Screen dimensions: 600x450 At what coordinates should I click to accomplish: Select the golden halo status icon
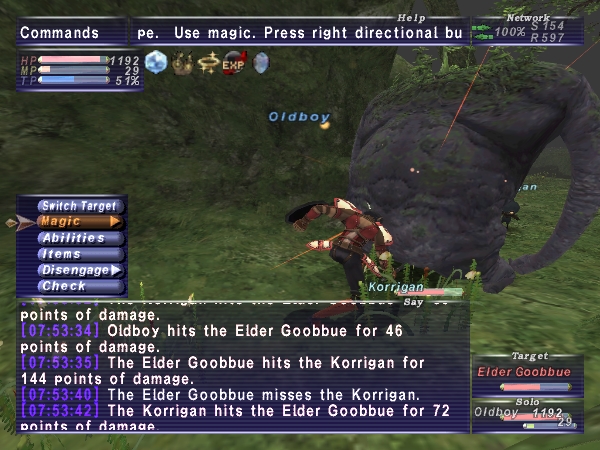point(208,62)
